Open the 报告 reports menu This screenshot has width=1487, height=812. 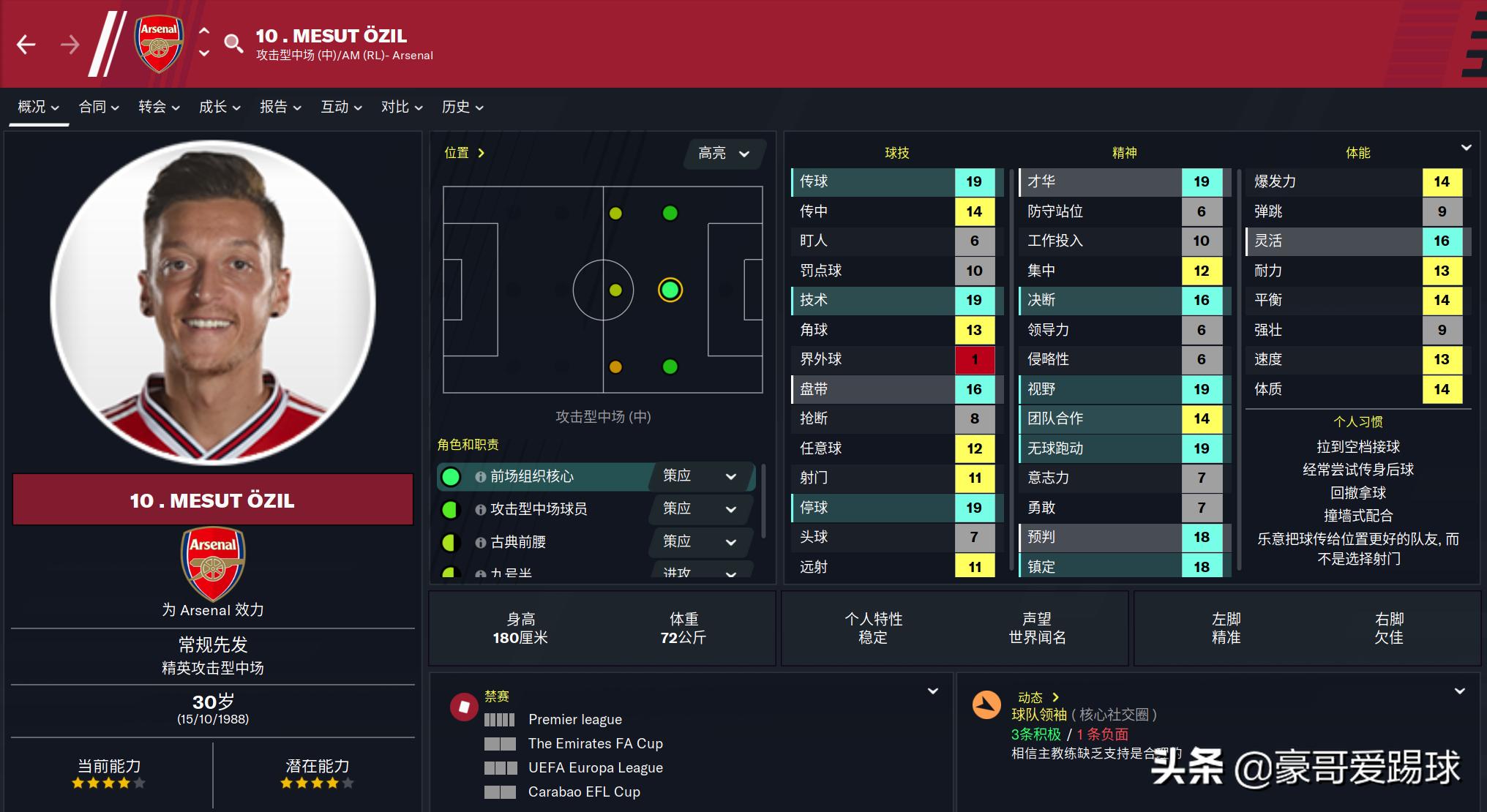pyautogui.click(x=280, y=107)
